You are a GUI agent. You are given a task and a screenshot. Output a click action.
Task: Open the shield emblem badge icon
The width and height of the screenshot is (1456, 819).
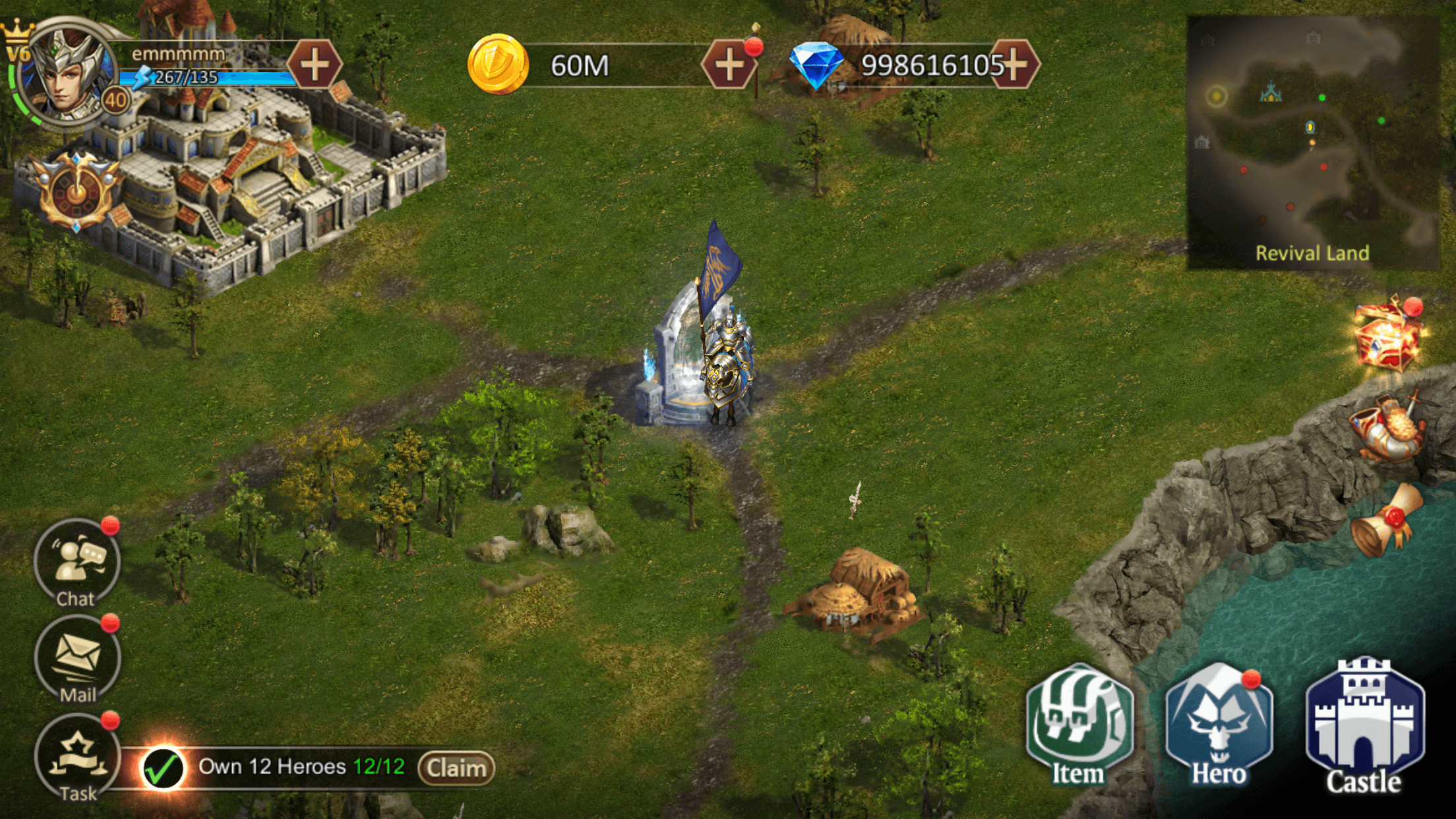pos(77,191)
